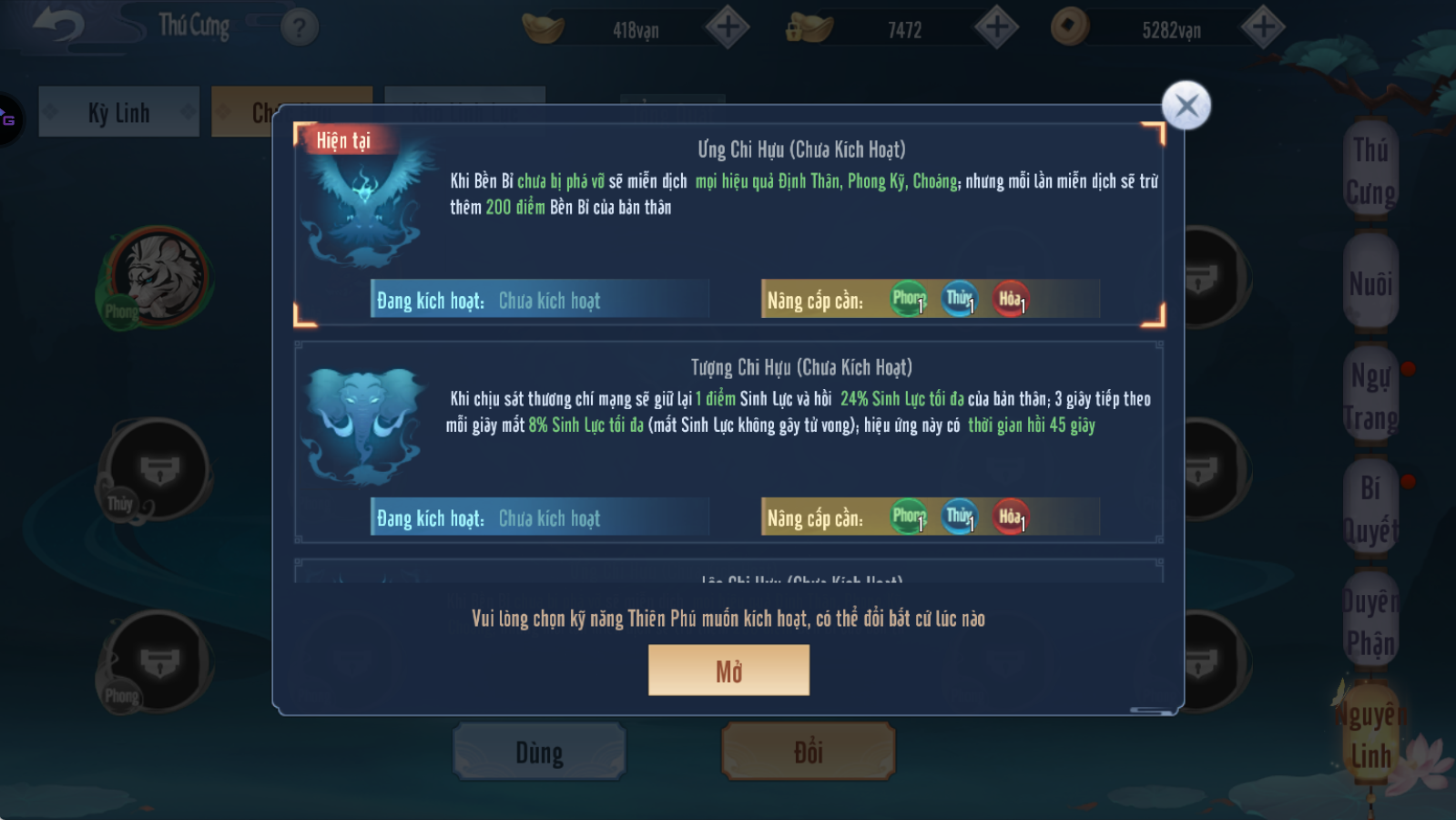Open the Thú Cưng side tab
Screen dimensions: 1456x820
(x=1370, y=170)
